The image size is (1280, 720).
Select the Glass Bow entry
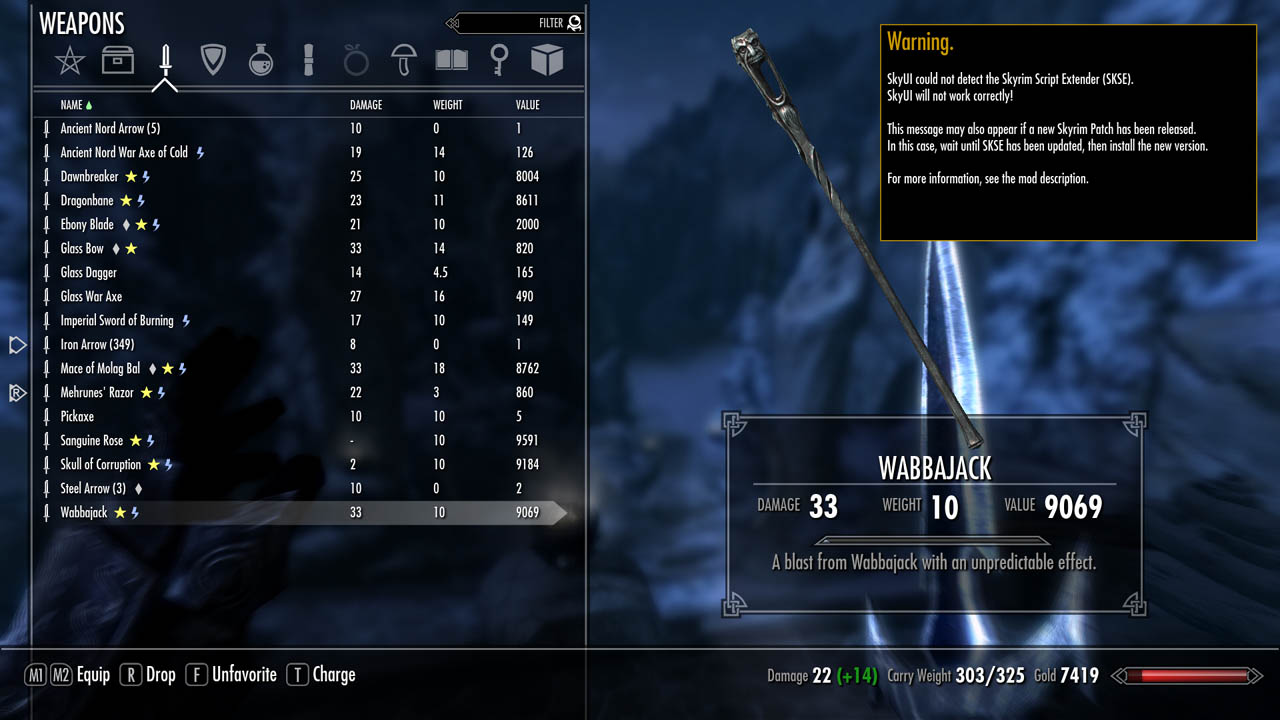point(82,249)
